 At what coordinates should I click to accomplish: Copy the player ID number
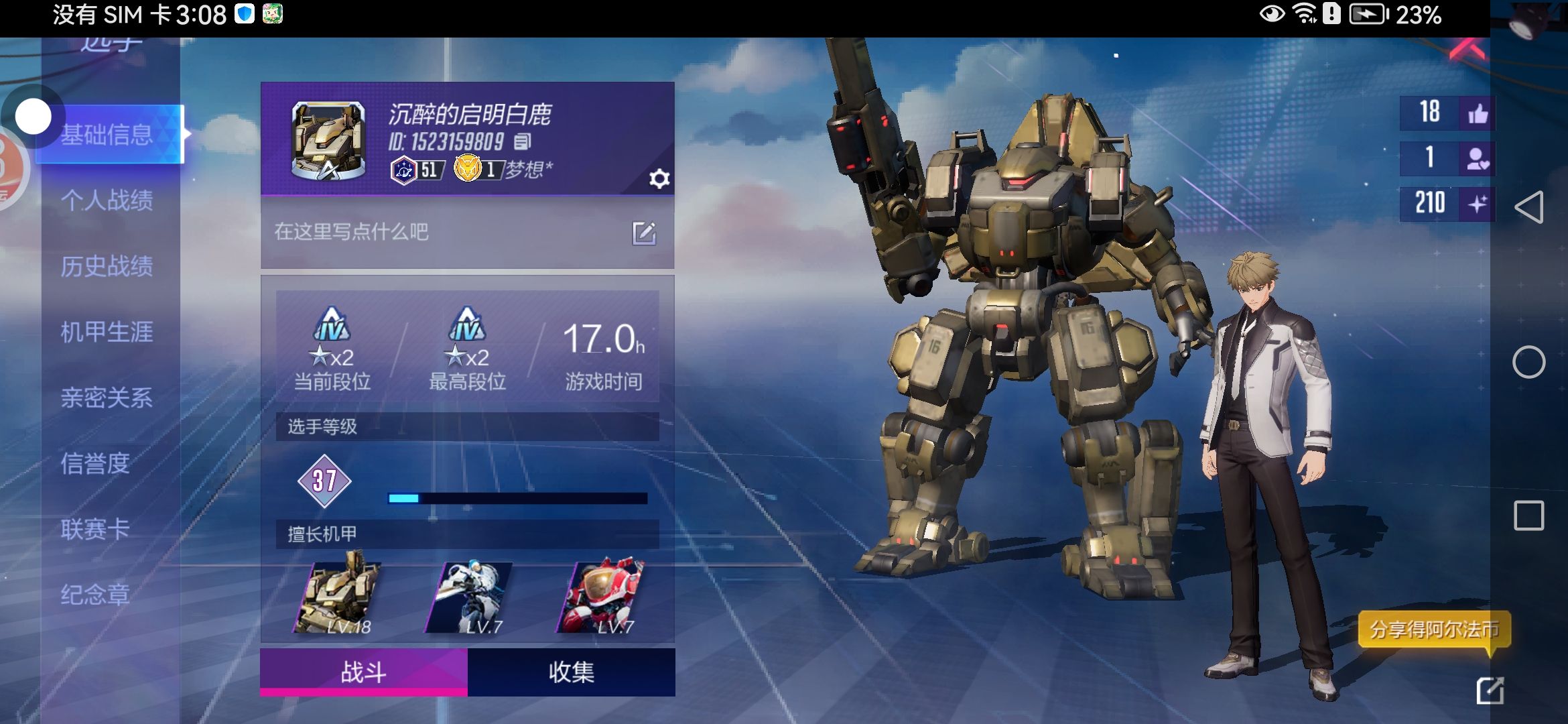523,141
